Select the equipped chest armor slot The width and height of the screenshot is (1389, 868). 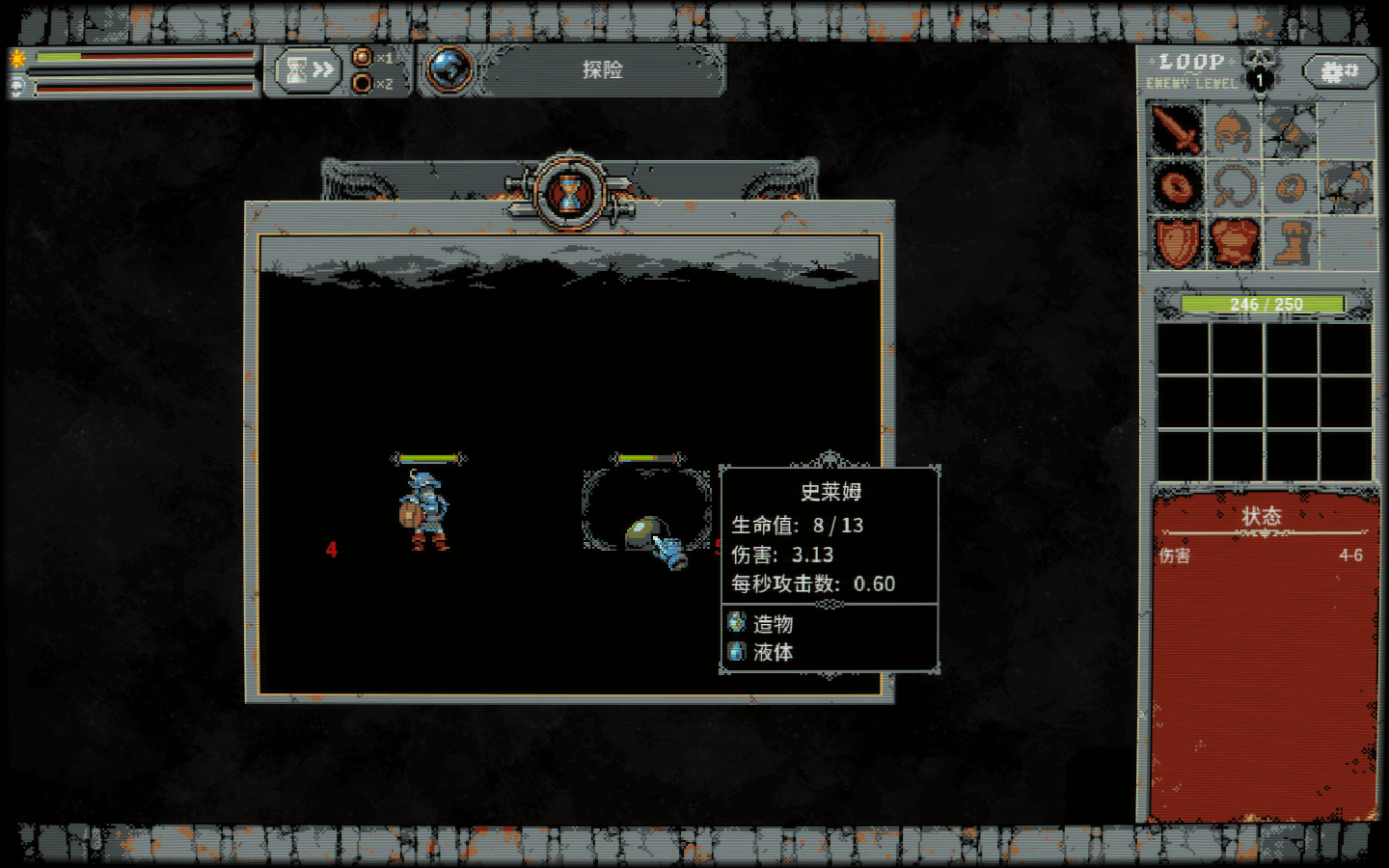pos(1234,241)
